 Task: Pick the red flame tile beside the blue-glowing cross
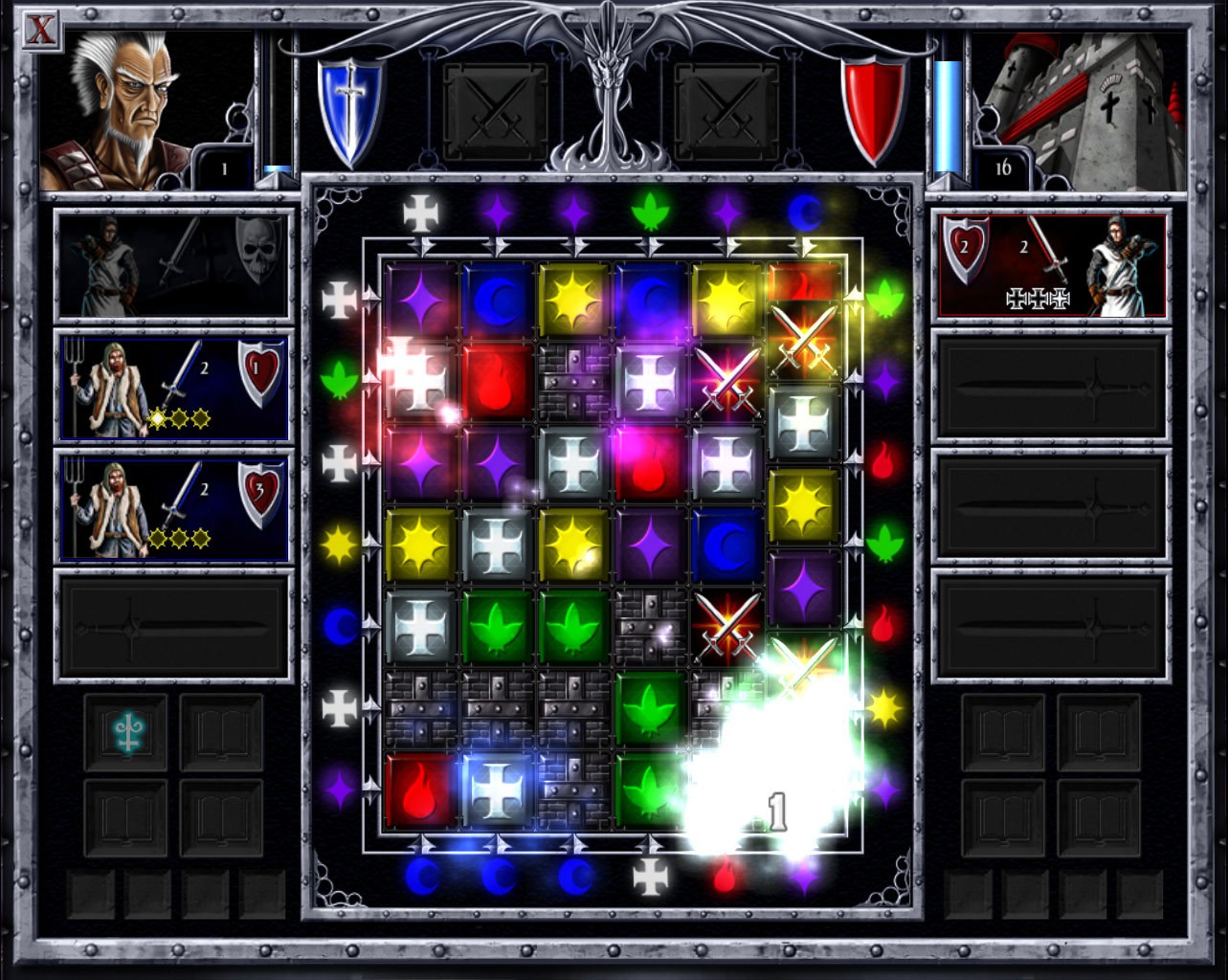[x=421, y=791]
